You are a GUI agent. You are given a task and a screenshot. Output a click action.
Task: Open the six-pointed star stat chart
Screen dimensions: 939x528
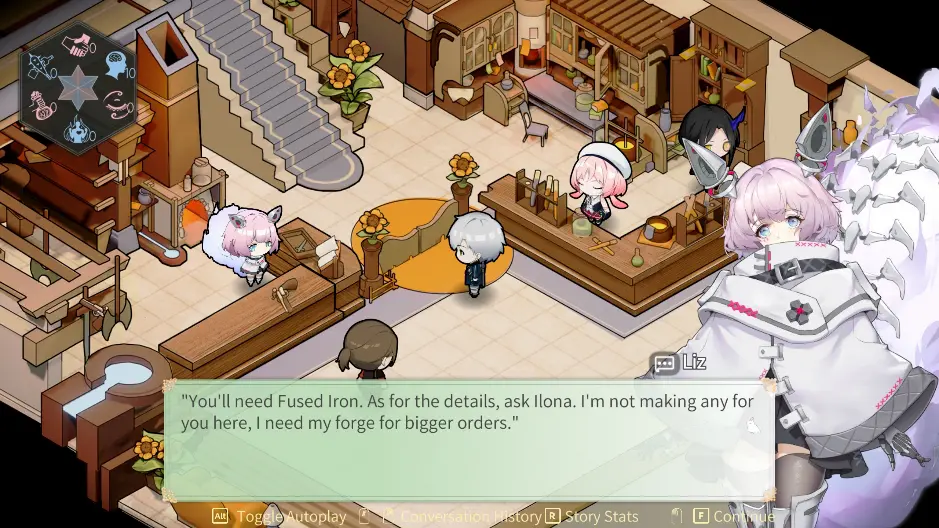[77, 88]
